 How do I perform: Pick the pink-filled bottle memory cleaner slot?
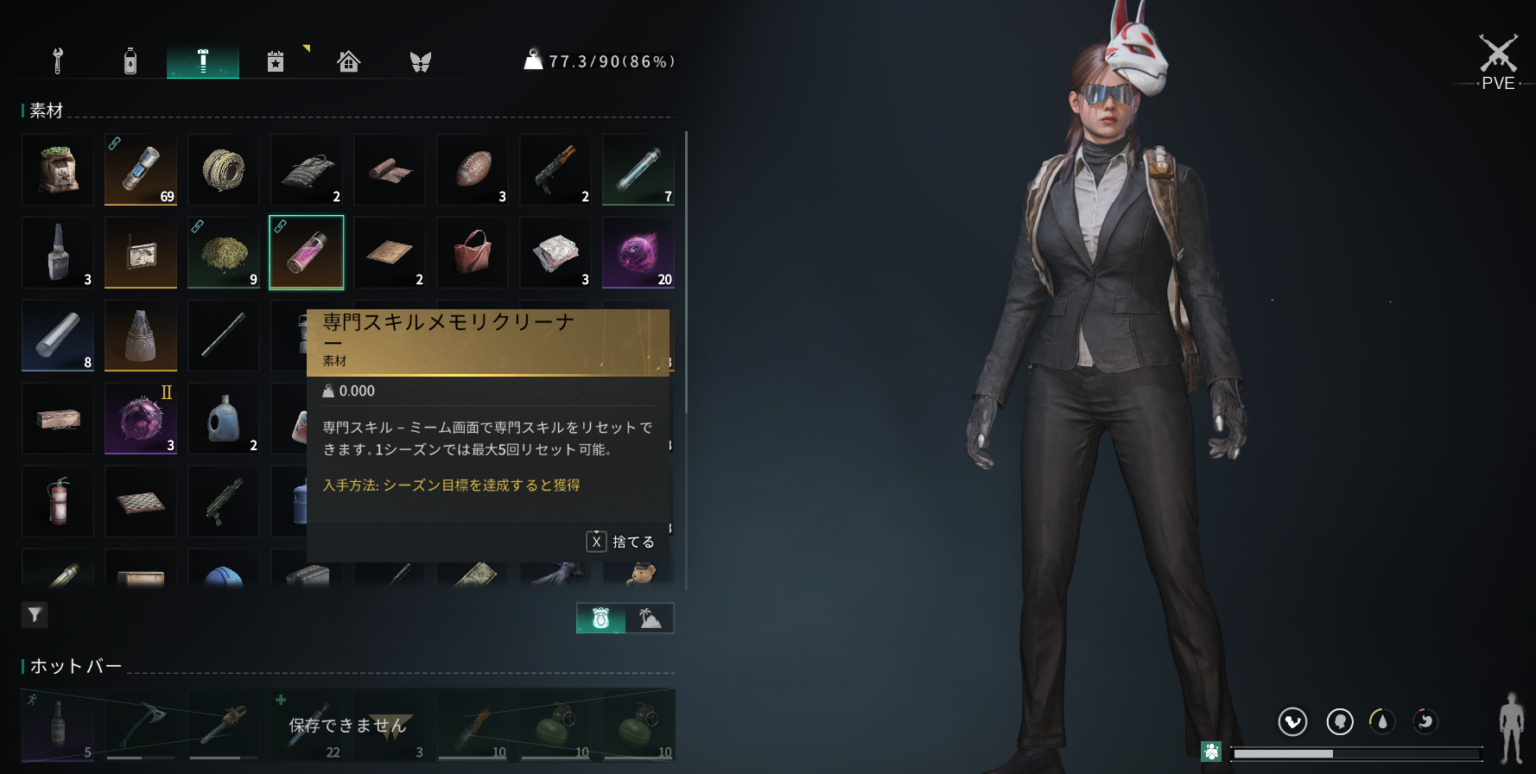tap(306, 252)
